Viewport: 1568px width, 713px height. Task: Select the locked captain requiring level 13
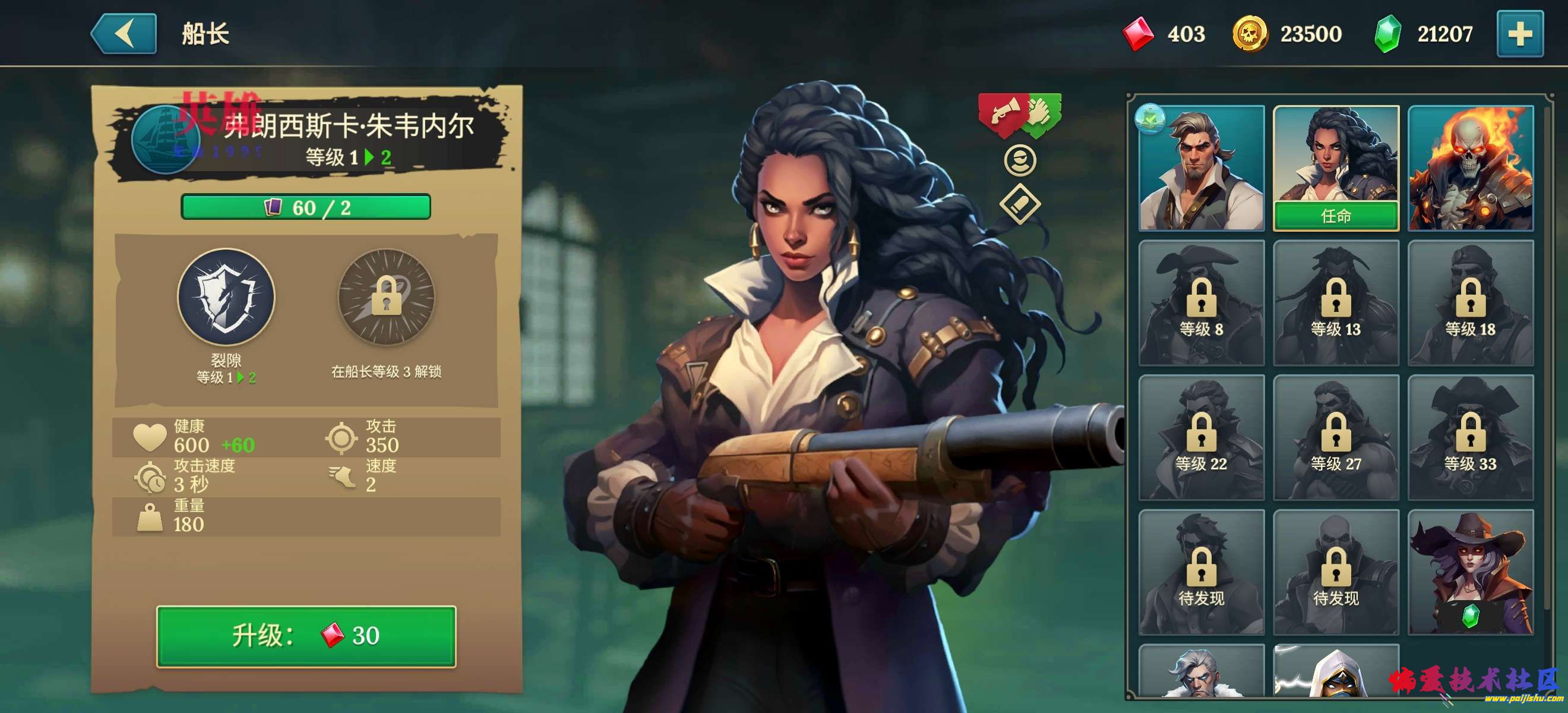pyautogui.click(x=1336, y=302)
